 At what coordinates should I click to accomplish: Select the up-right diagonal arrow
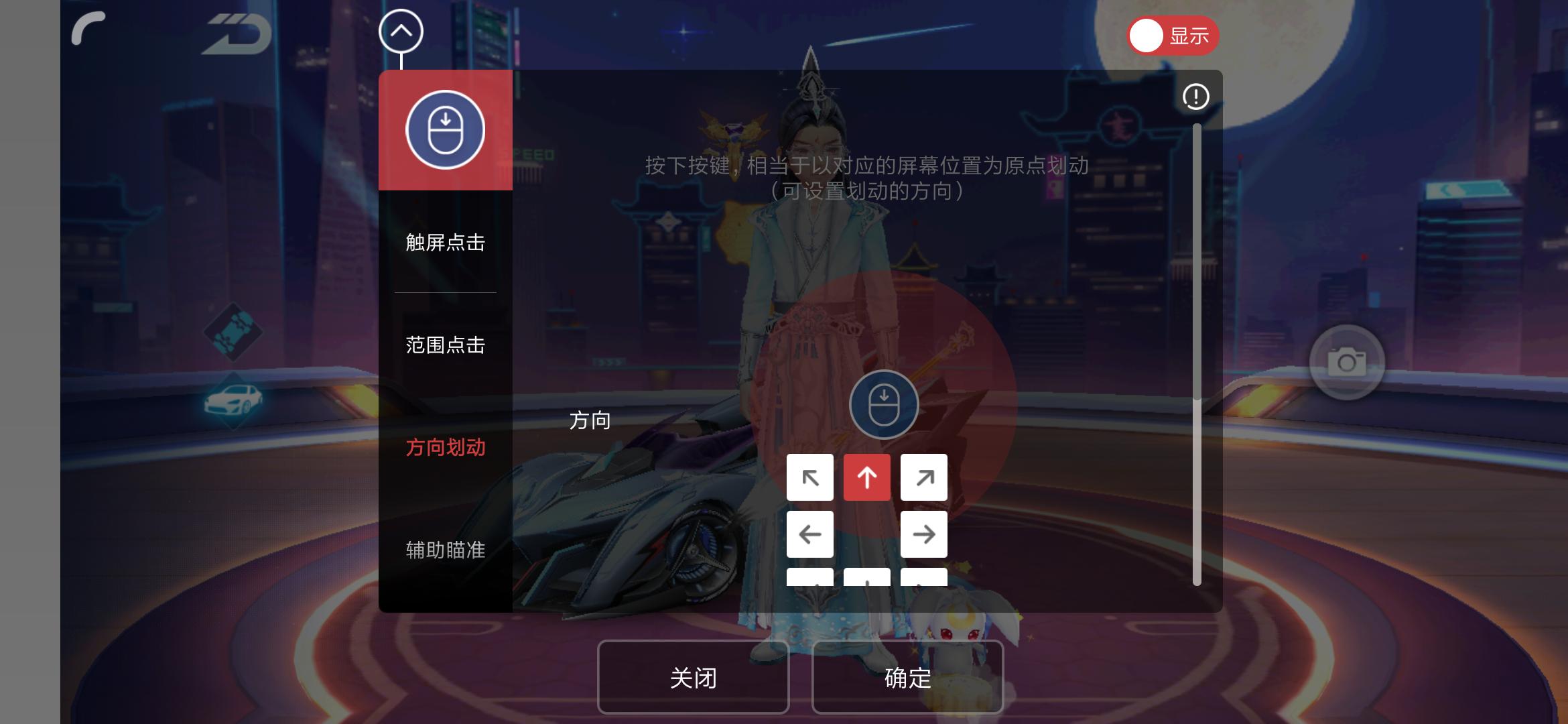click(924, 477)
